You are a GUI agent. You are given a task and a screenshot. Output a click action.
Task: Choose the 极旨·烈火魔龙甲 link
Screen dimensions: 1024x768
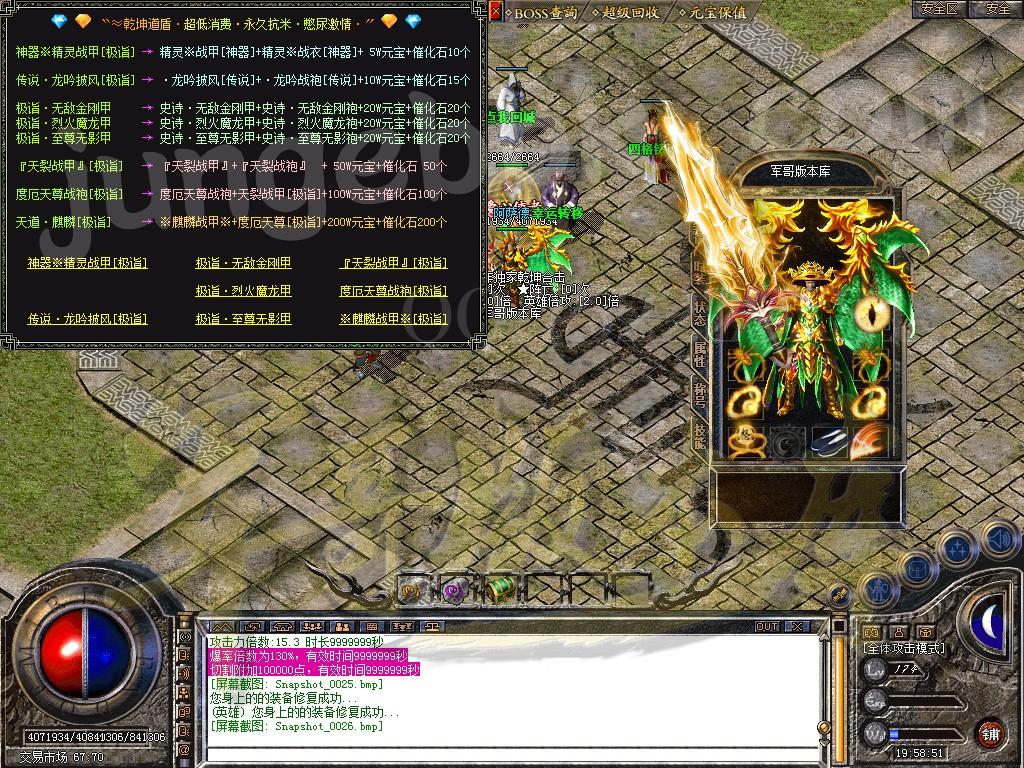tap(243, 291)
